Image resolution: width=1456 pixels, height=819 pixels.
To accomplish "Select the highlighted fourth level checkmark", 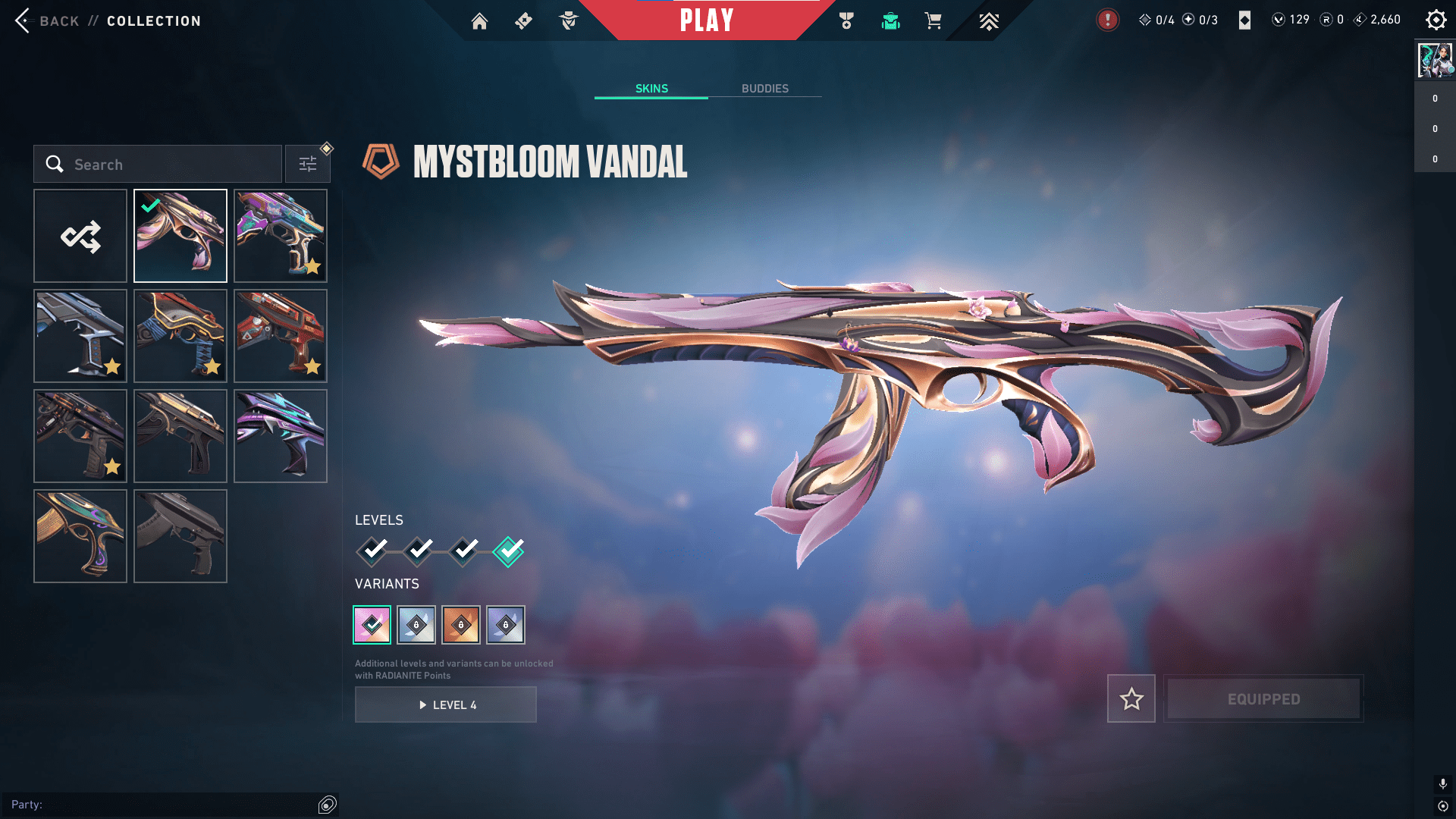I will [x=508, y=551].
